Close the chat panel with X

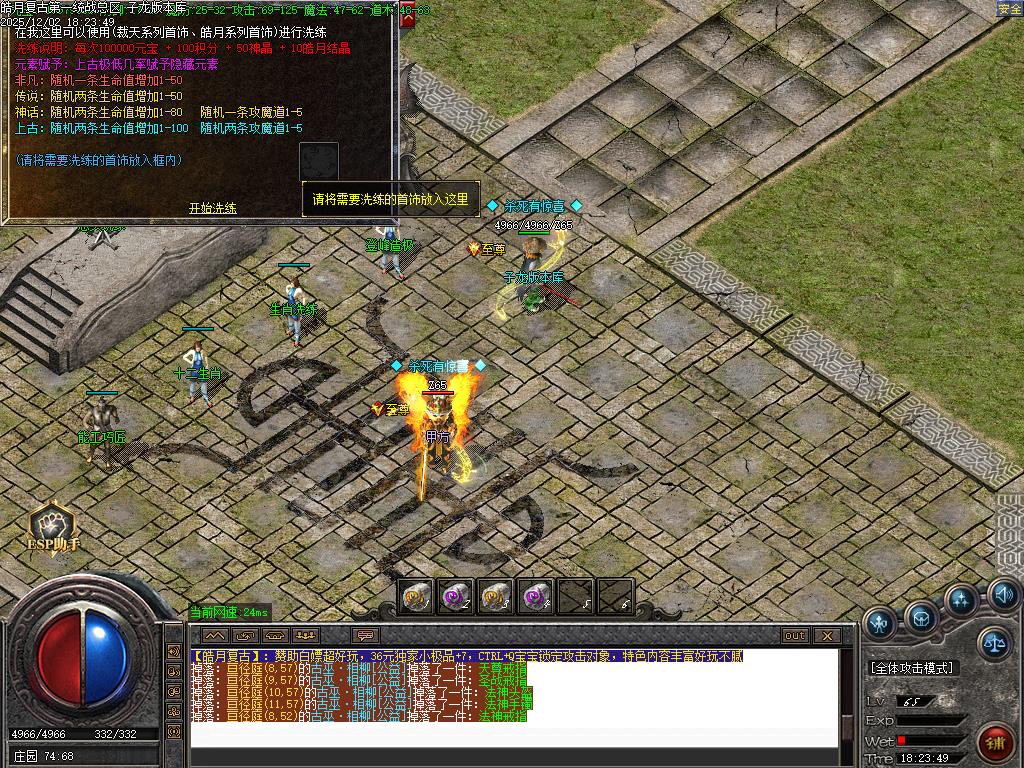click(827, 635)
